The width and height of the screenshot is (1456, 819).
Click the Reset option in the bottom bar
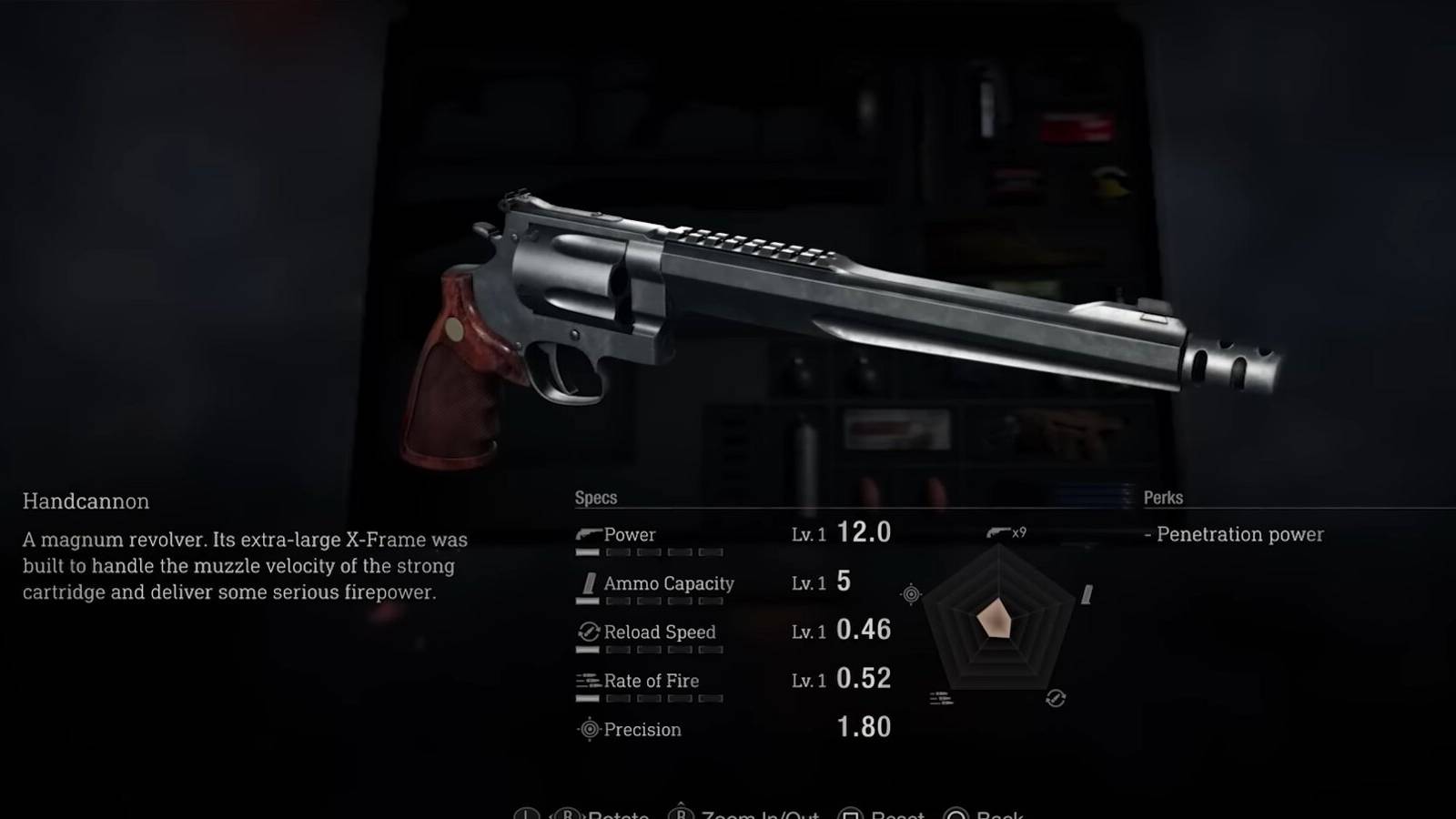tap(899, 814)
